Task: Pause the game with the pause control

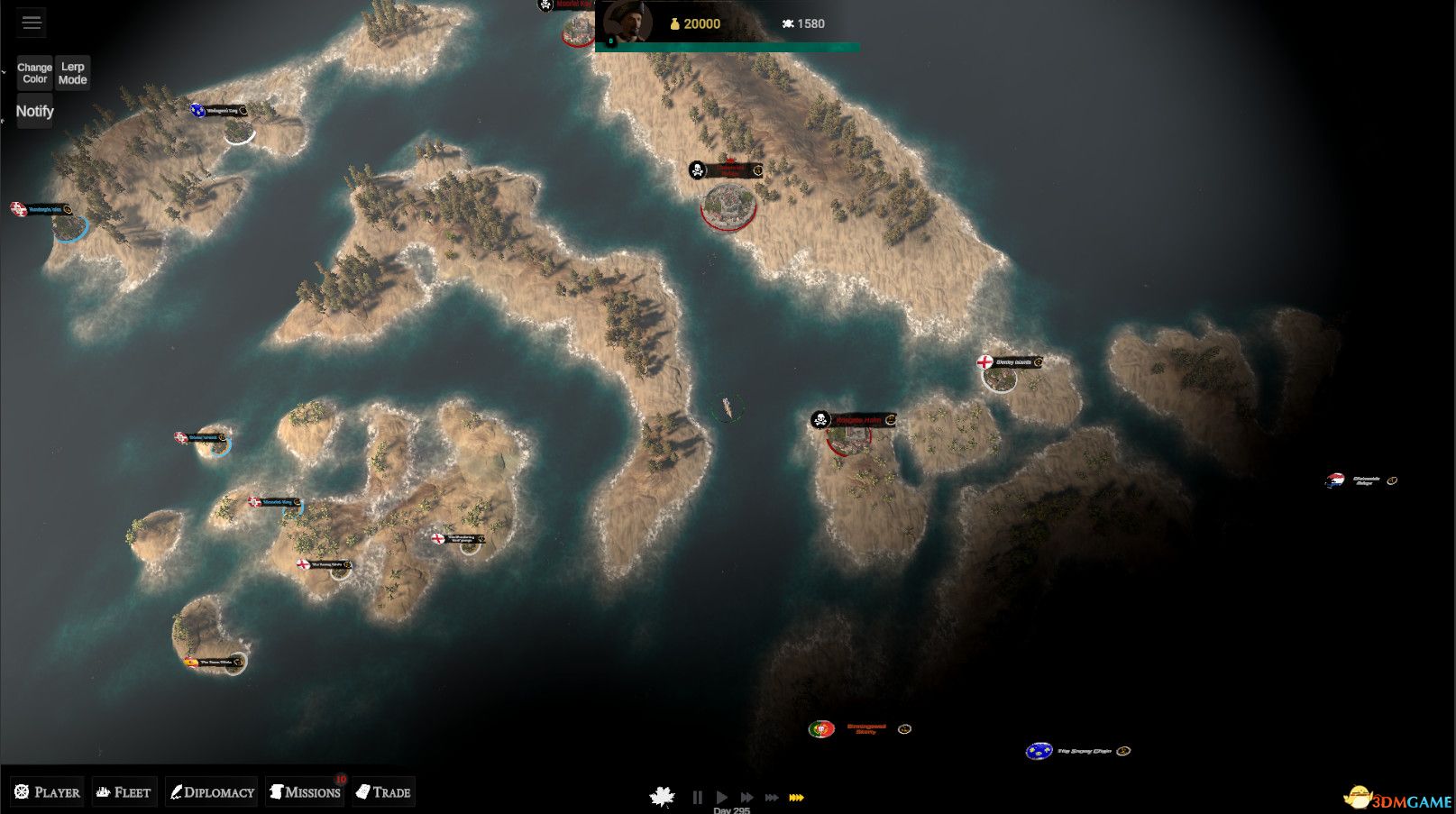Action: click(x=698, y=797)
